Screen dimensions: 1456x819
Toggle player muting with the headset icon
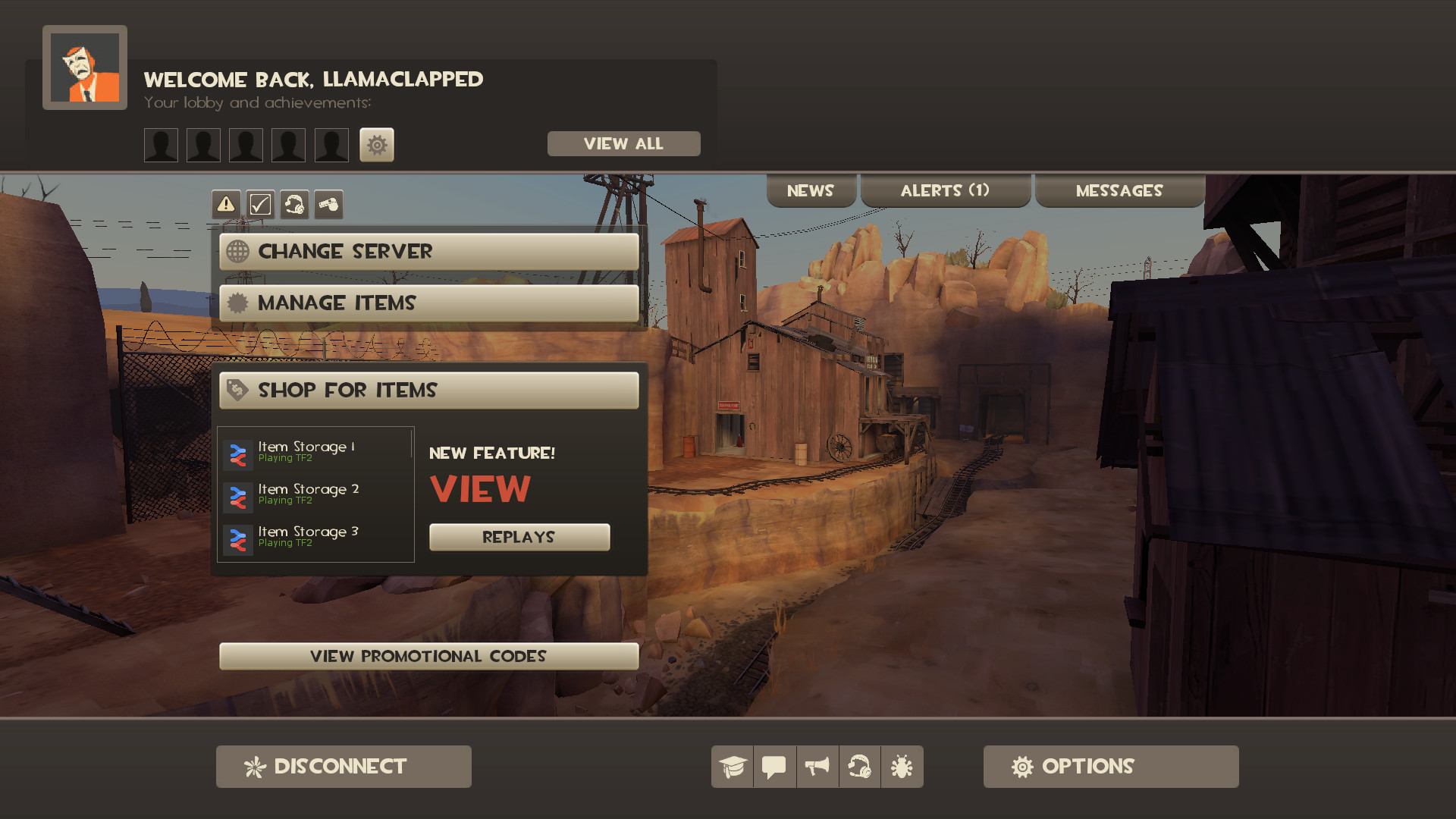[x=859, y=766]
